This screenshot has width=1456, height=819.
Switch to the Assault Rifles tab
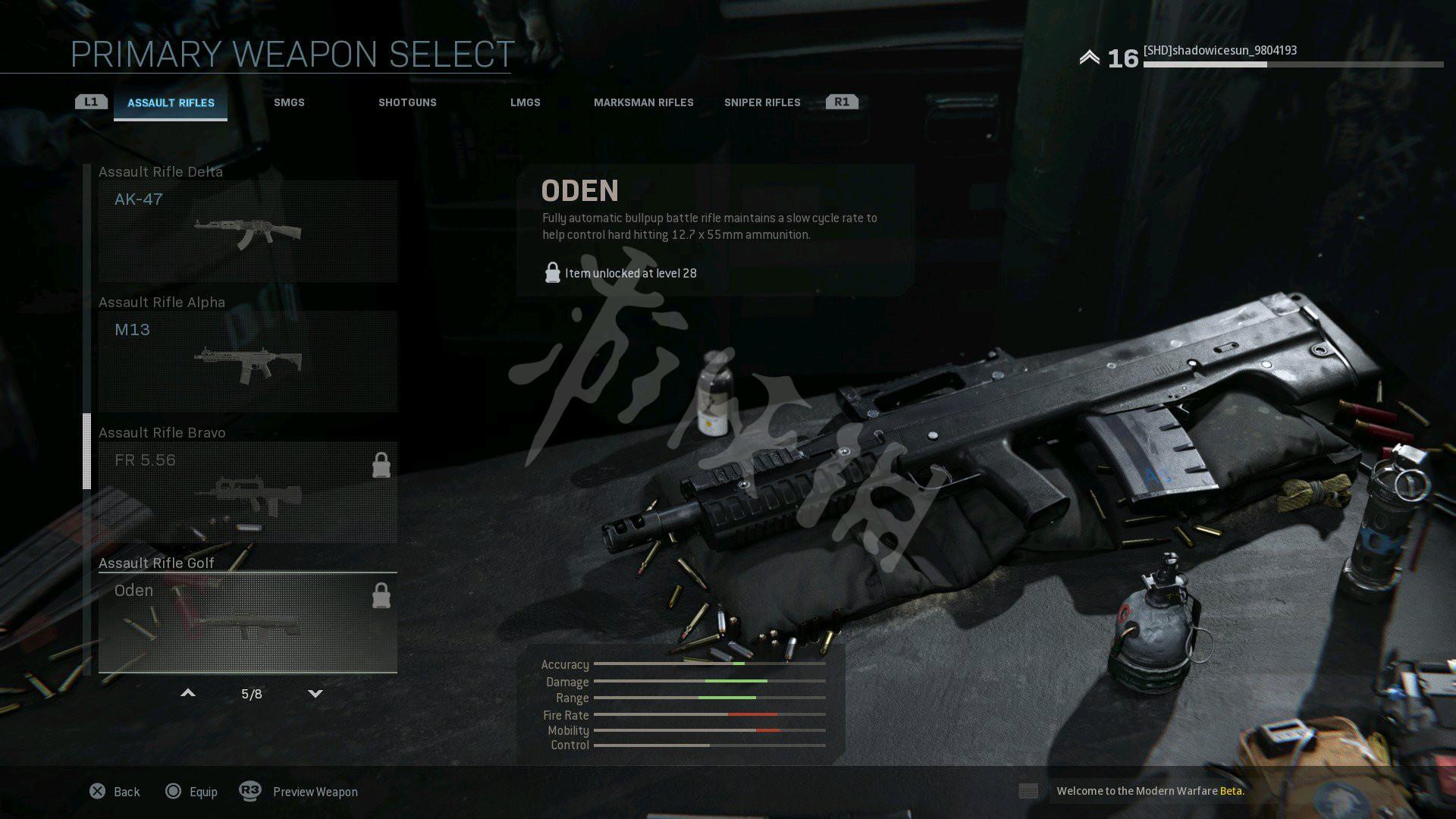tap(171, 103)
